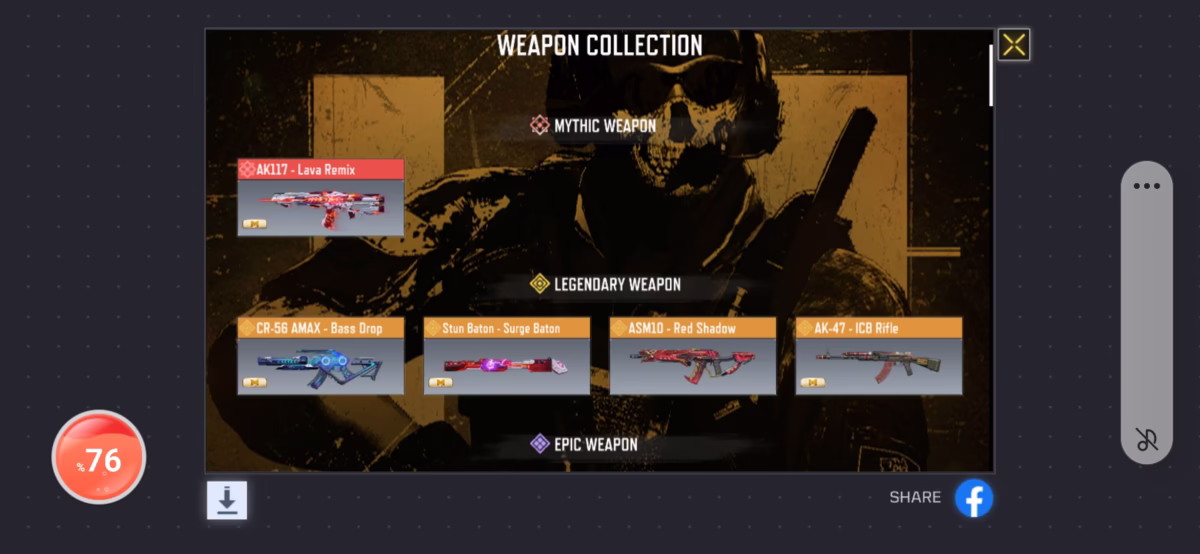Screen dimensions: 1200x554
Task: Open the Stun Baton - Surge Baton card
Action: [x=506, y=356]
